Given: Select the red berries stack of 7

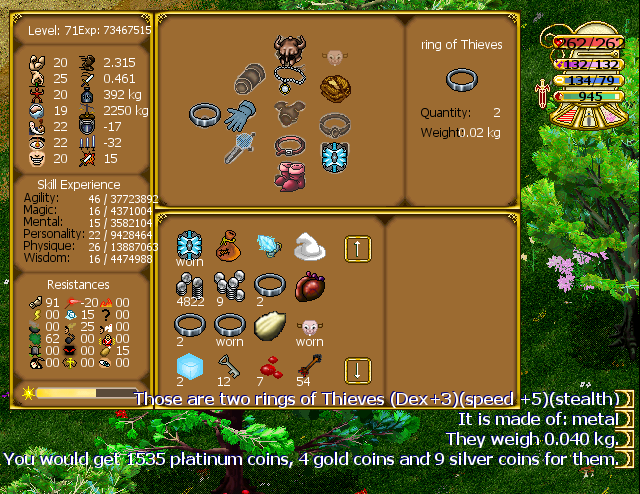Looking at the screenshot, I should coord(268,367).
